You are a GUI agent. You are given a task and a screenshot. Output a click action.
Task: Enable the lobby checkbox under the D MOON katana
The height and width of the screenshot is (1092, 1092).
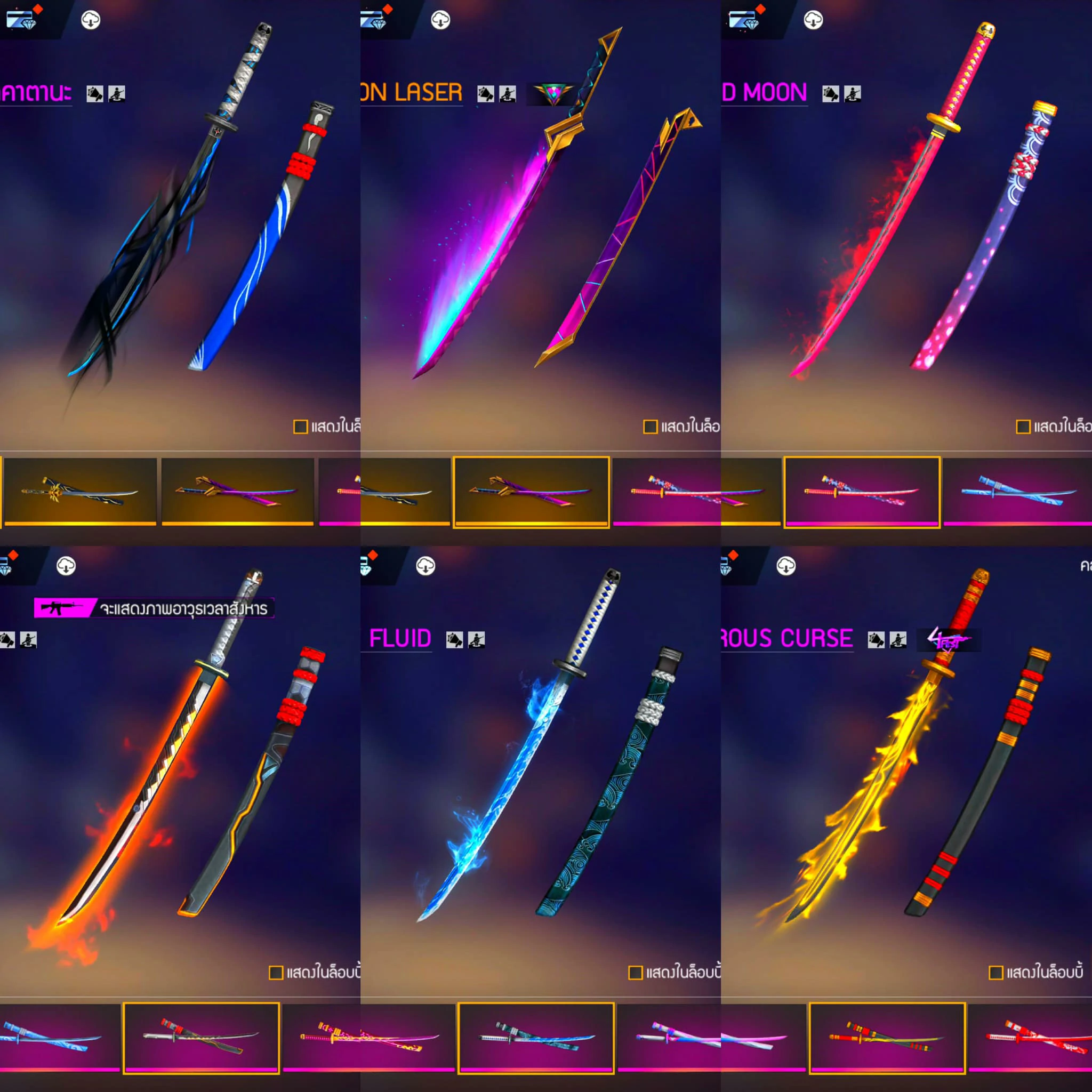(x=1023, y=427)
